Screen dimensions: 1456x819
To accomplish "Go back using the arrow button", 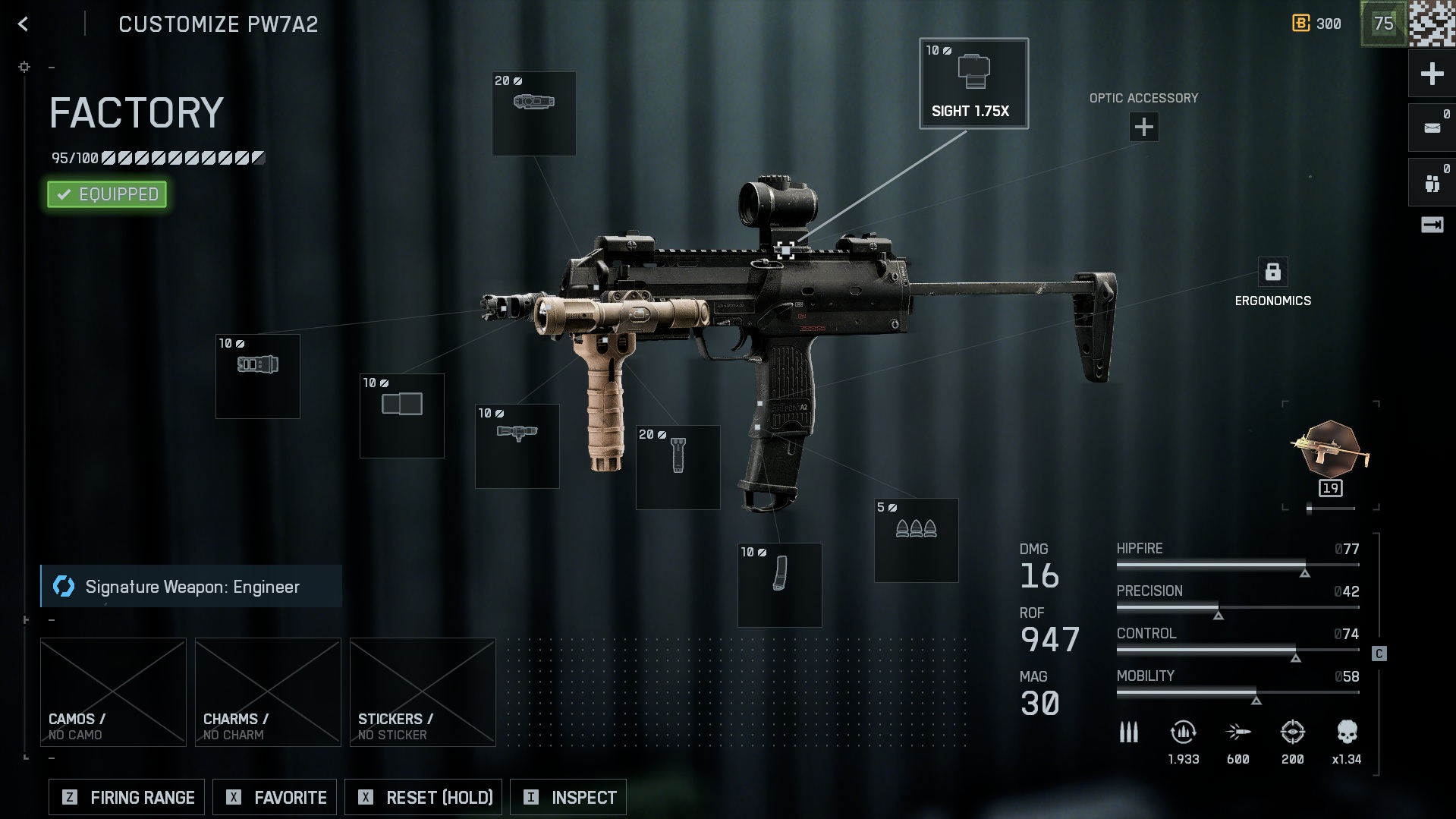I will pyautogui.click(x=24, y=24).
